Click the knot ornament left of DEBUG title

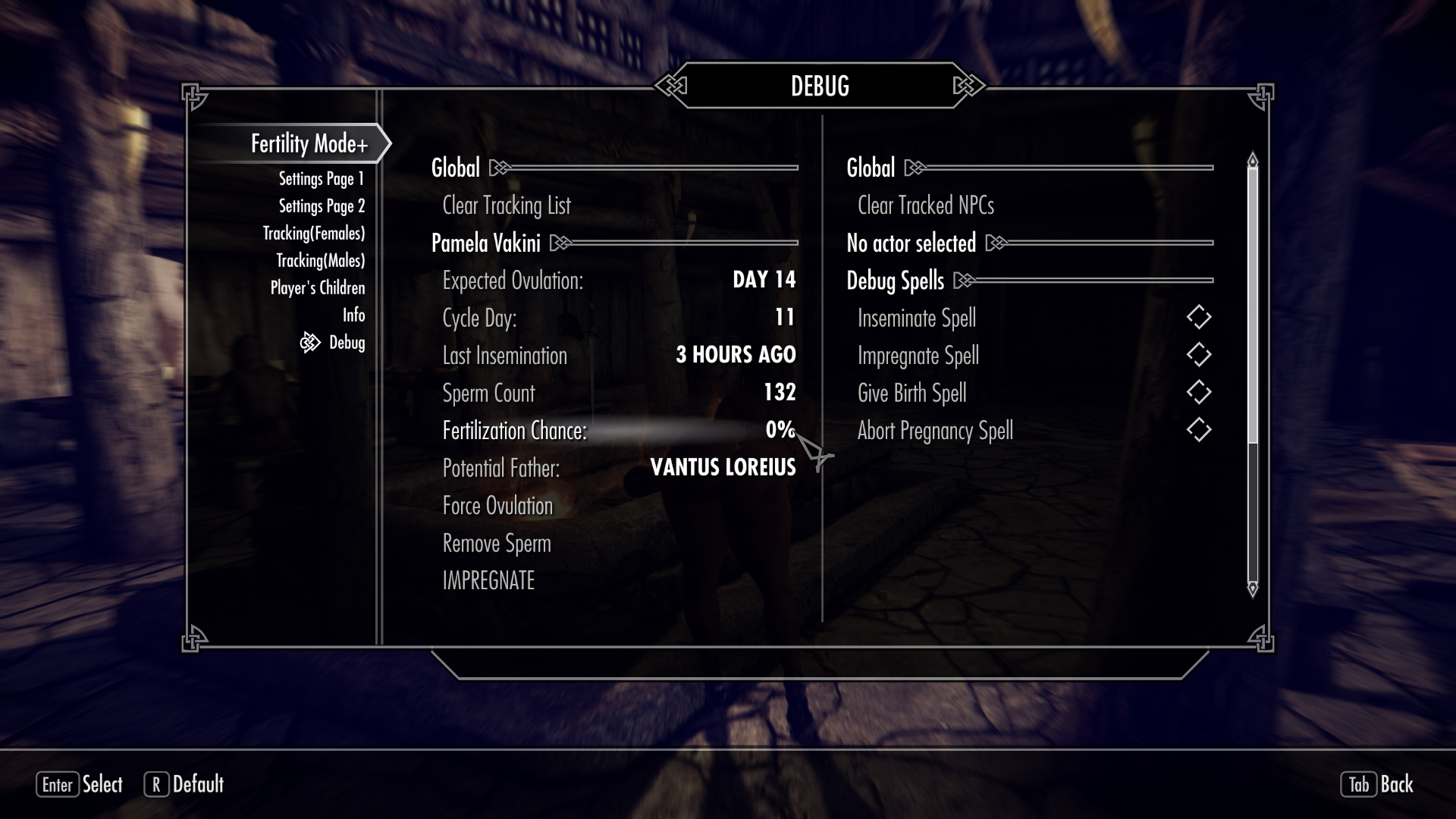click(x=670, y=86)
